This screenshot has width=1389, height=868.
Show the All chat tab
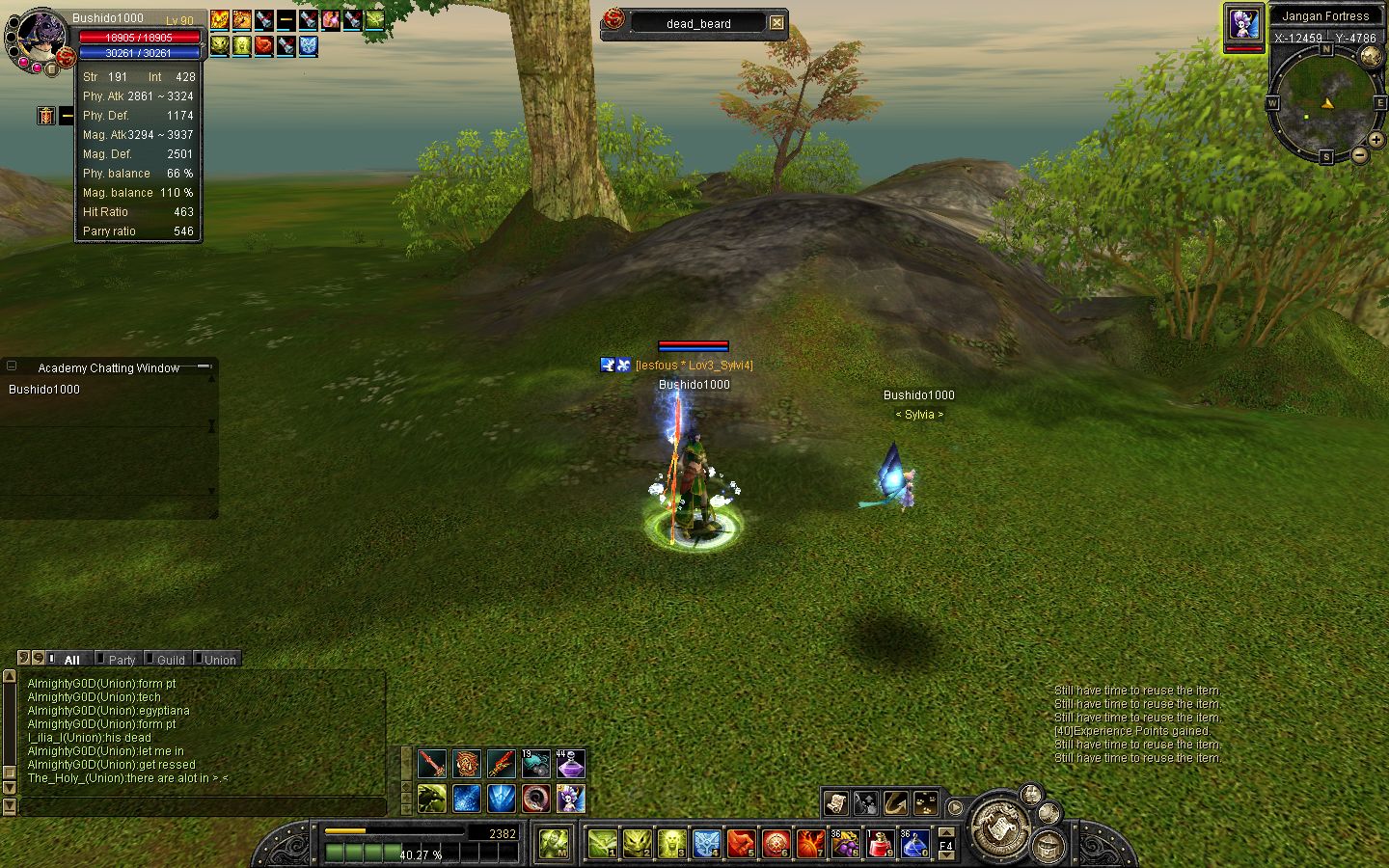pos(70,660)
